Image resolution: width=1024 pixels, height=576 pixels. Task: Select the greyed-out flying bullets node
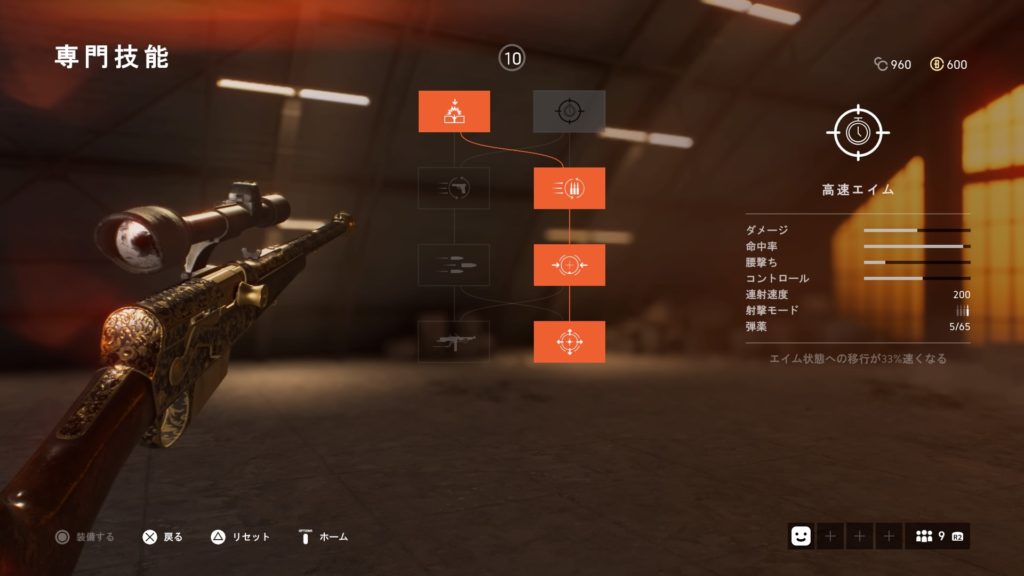[x=454, y=265]
